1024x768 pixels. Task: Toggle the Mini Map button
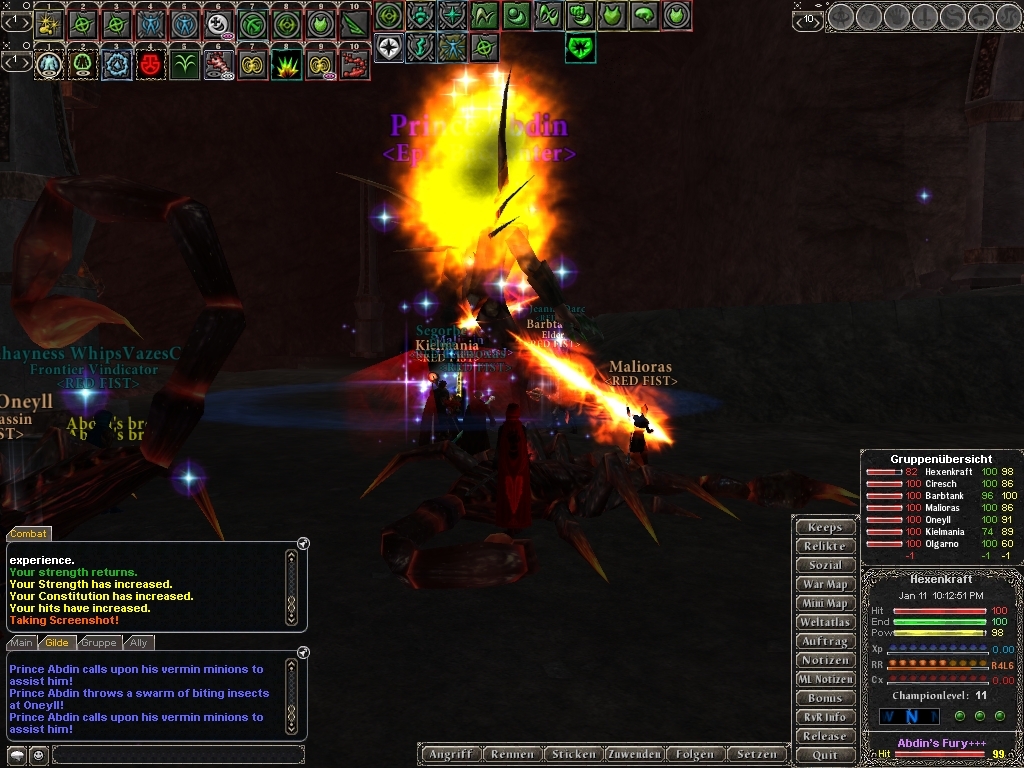point(825,603)
